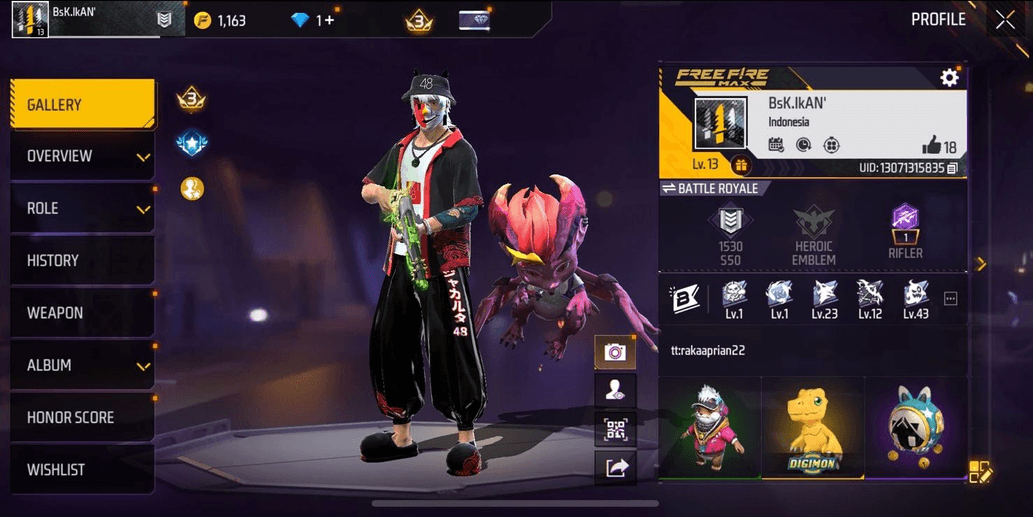Click the share arrow button
The image size is (1033, 517).
pos(615,466)
